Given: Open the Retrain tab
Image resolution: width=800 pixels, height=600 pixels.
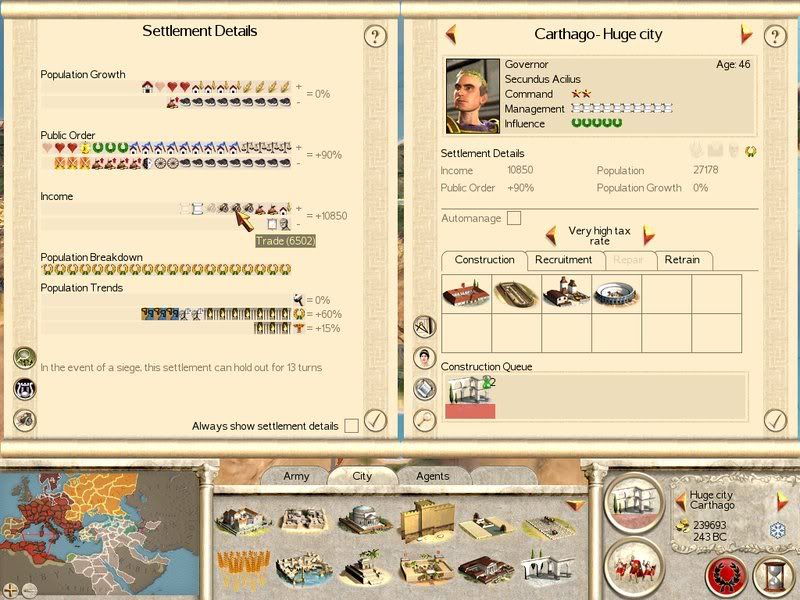Looking at the screenshot, I should [x=682, y=260].
